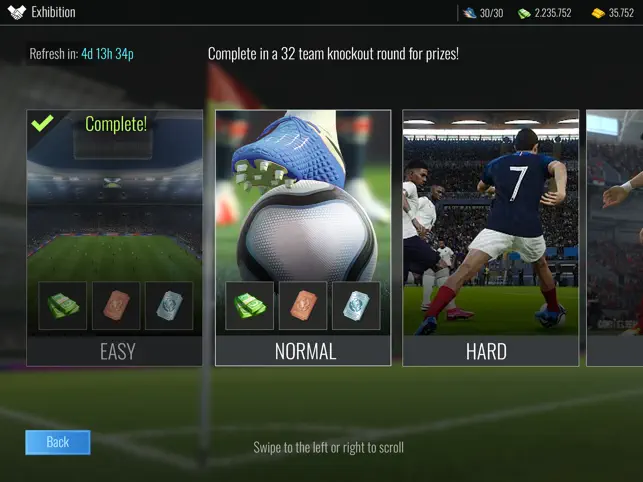The image size is (643, 482).
Task: Tap the silver pack reward on EASY card
Action: [x=169, y=305]
